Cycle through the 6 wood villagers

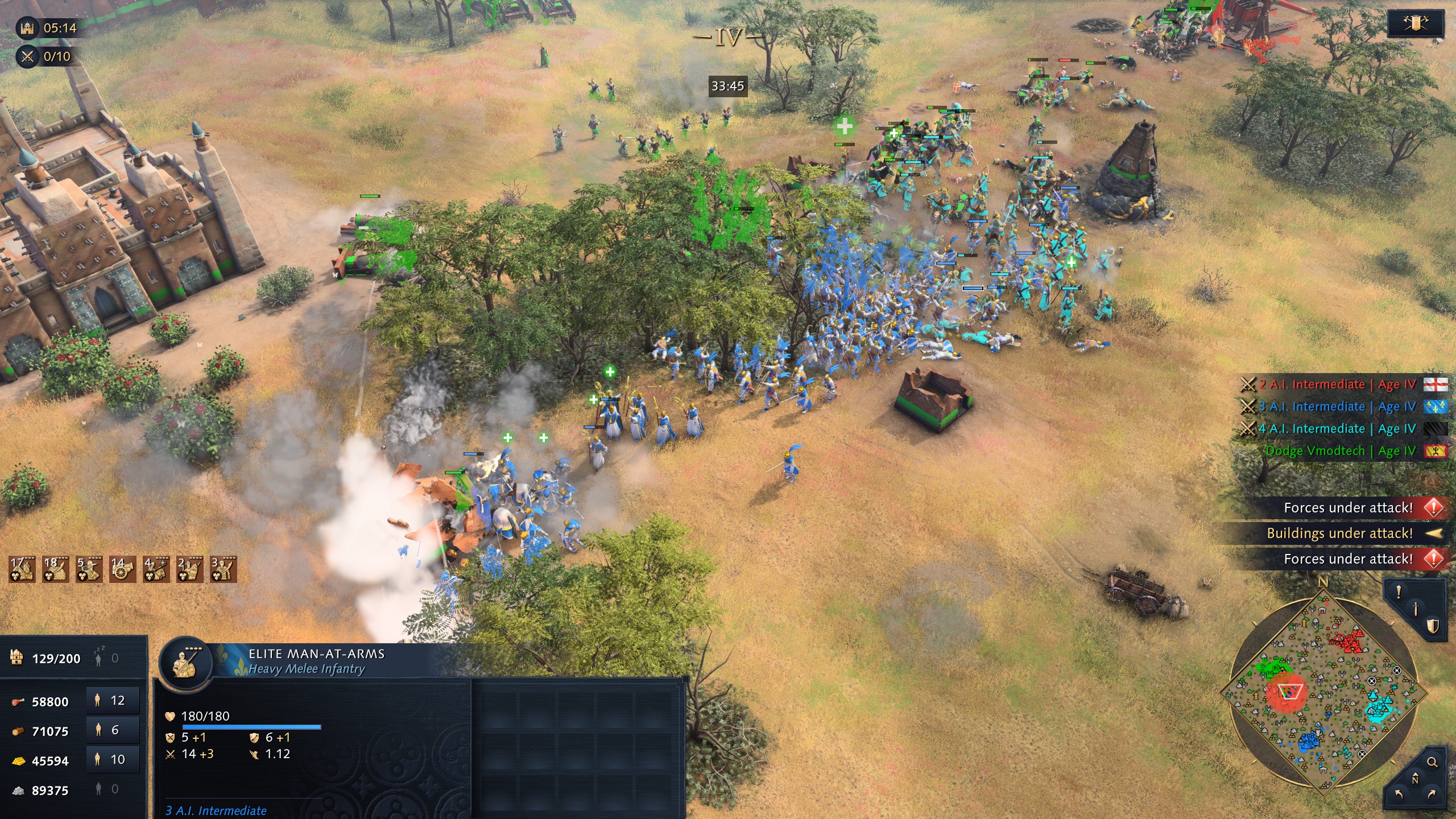(x=113, y=730)
